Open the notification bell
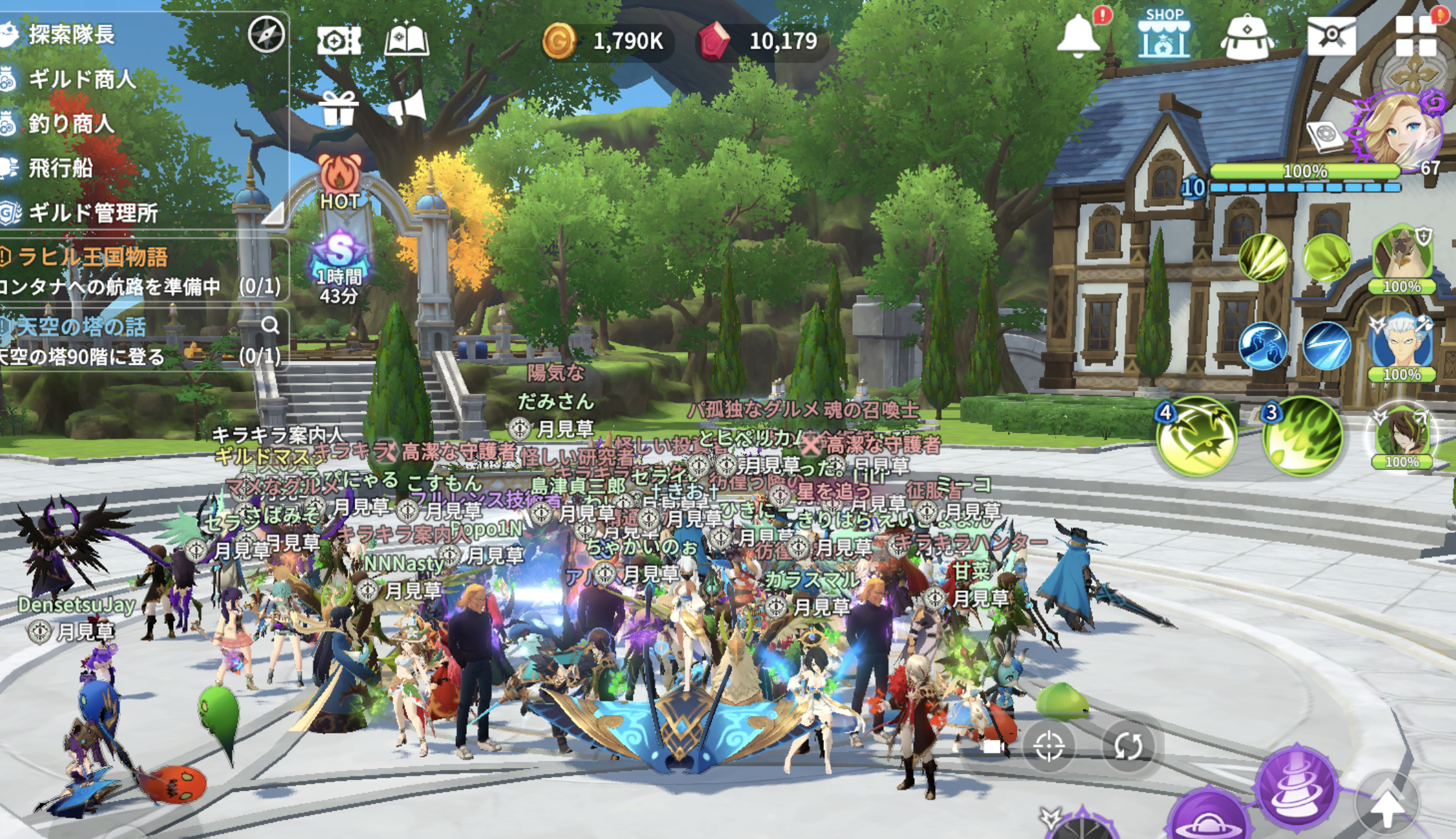1456x839 pixels. click(1078, 36)
